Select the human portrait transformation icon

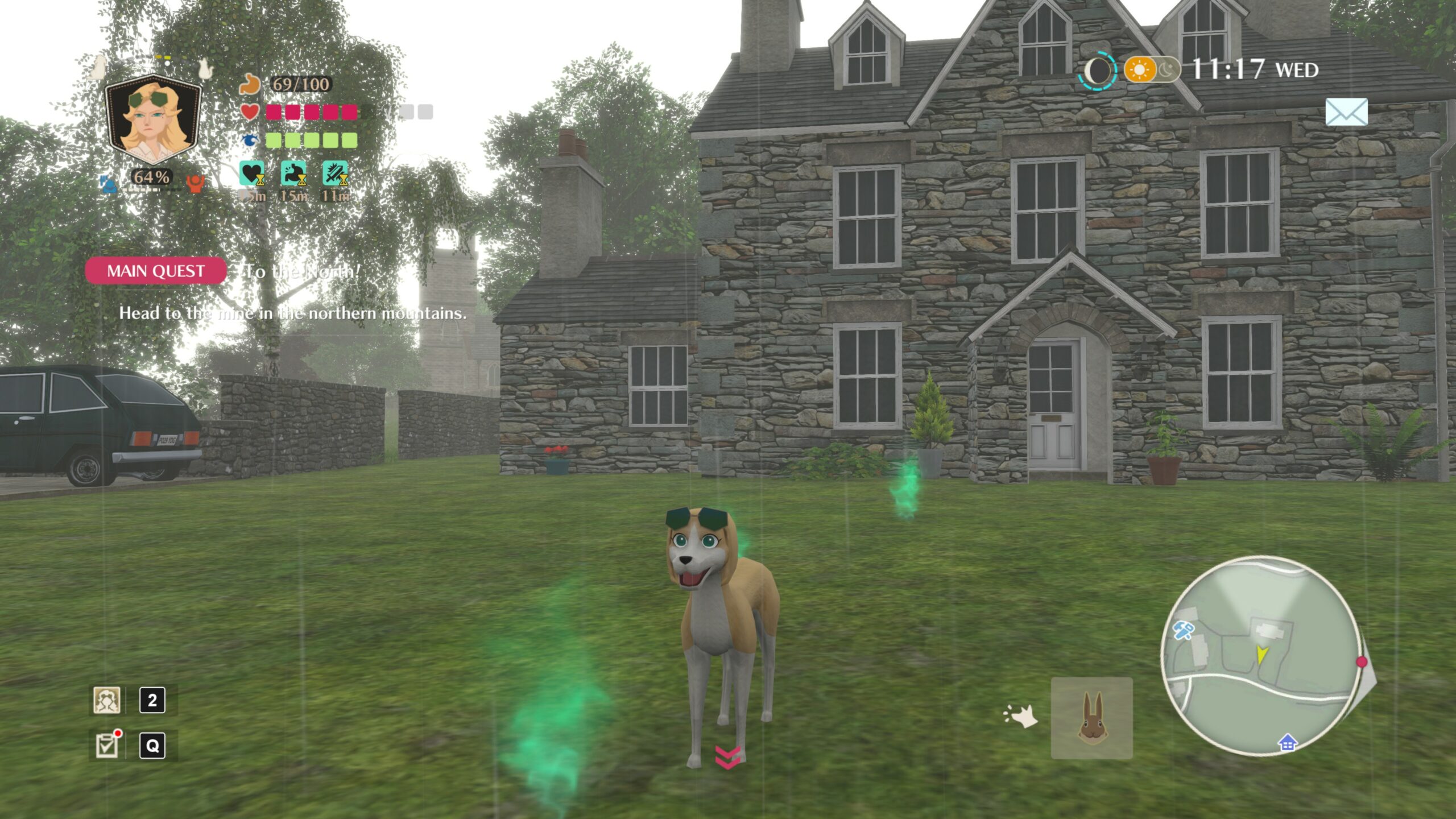tap(107, 700)
